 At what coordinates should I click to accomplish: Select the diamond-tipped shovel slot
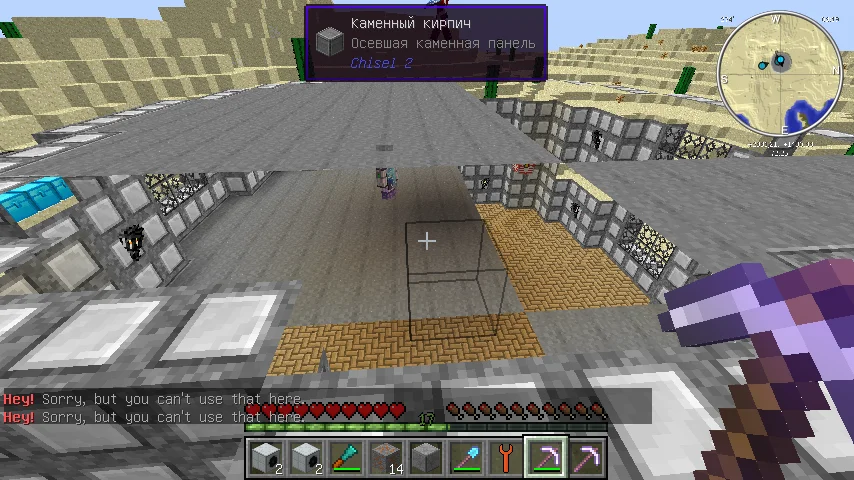(x=466, y=459)
